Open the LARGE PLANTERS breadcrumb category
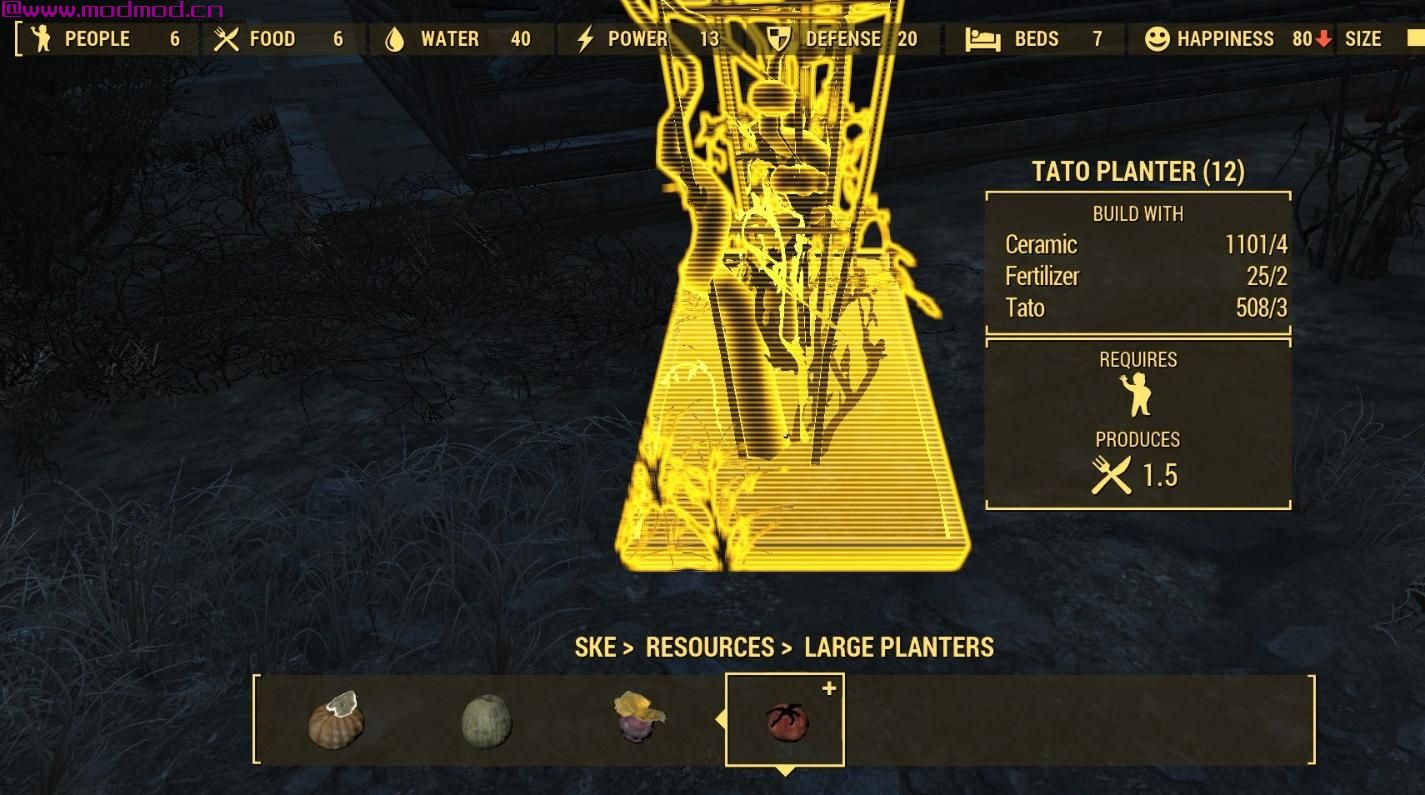This screenshot has width=1425, height=795. (x=899, y=647)
